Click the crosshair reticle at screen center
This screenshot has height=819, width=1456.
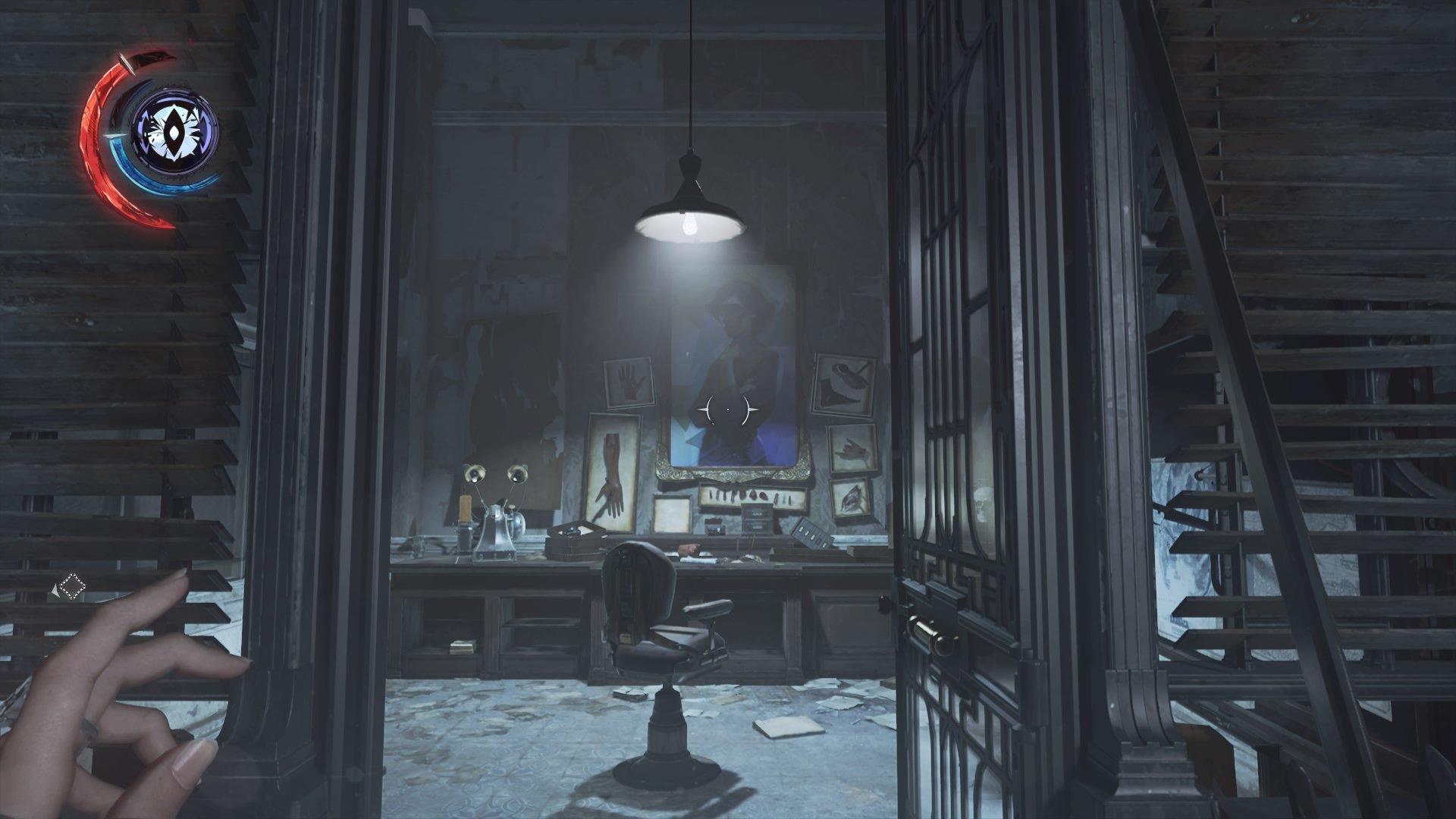728,409
